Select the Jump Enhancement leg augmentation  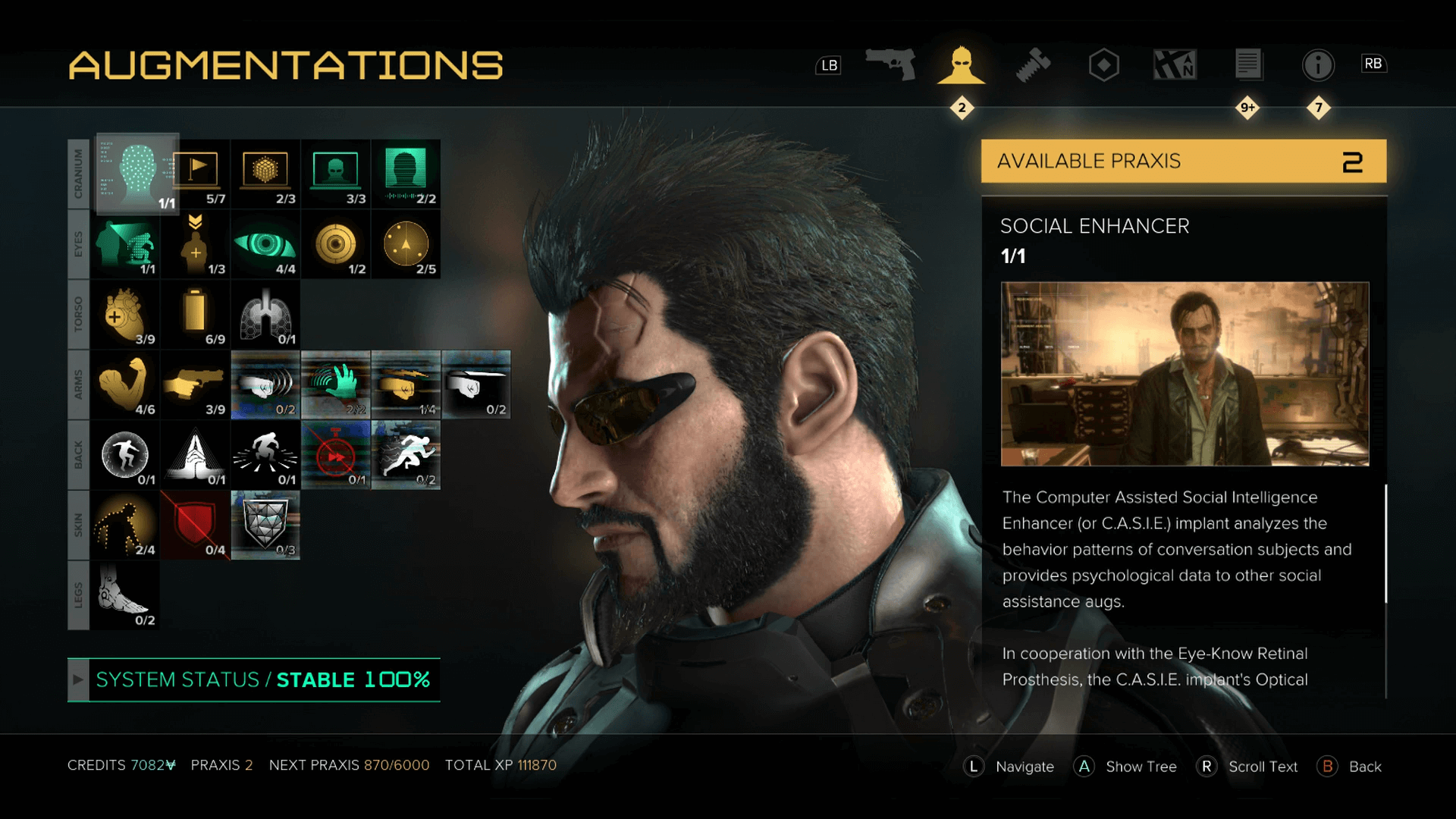pos(124,594)
